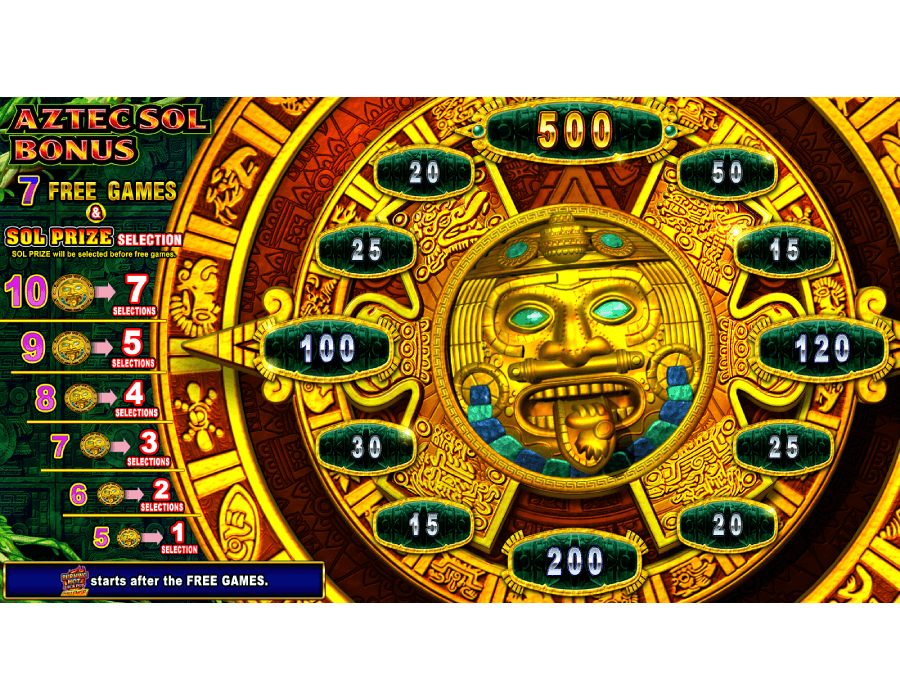Select the 120 prize tile
The image size is (900, 700).
[x=822, y=349]
